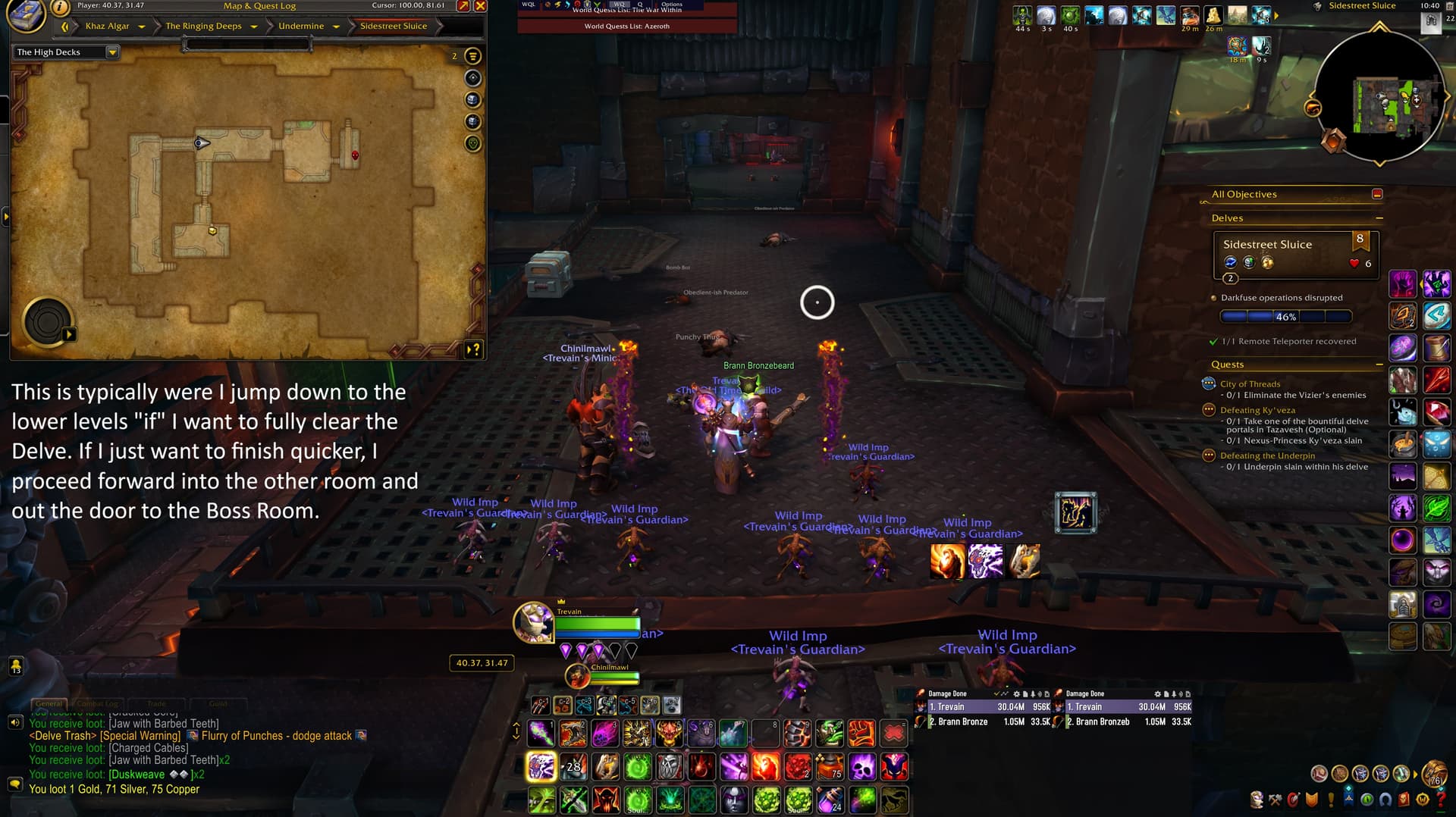Use the glowing highlighted purple demon ability
The width and height of the screenshot is (1456, 817).
(x=541, y=767)
